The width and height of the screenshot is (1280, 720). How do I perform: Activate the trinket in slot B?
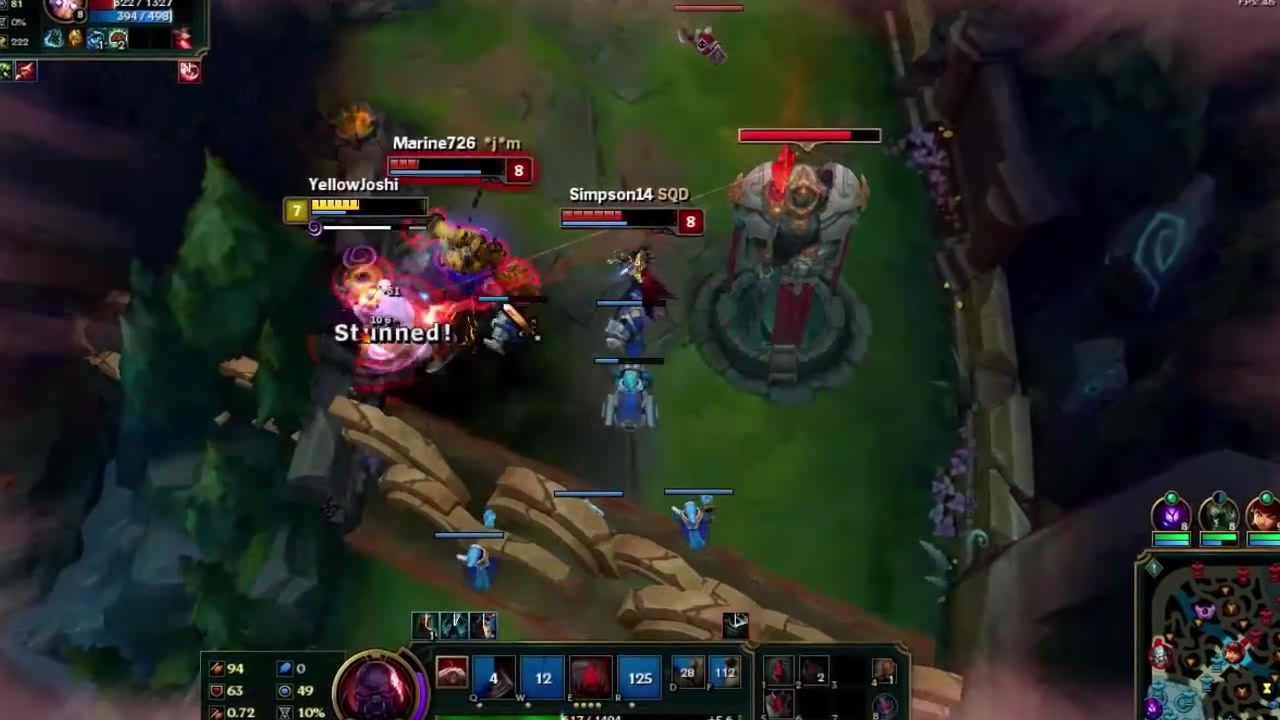point(886,706)
